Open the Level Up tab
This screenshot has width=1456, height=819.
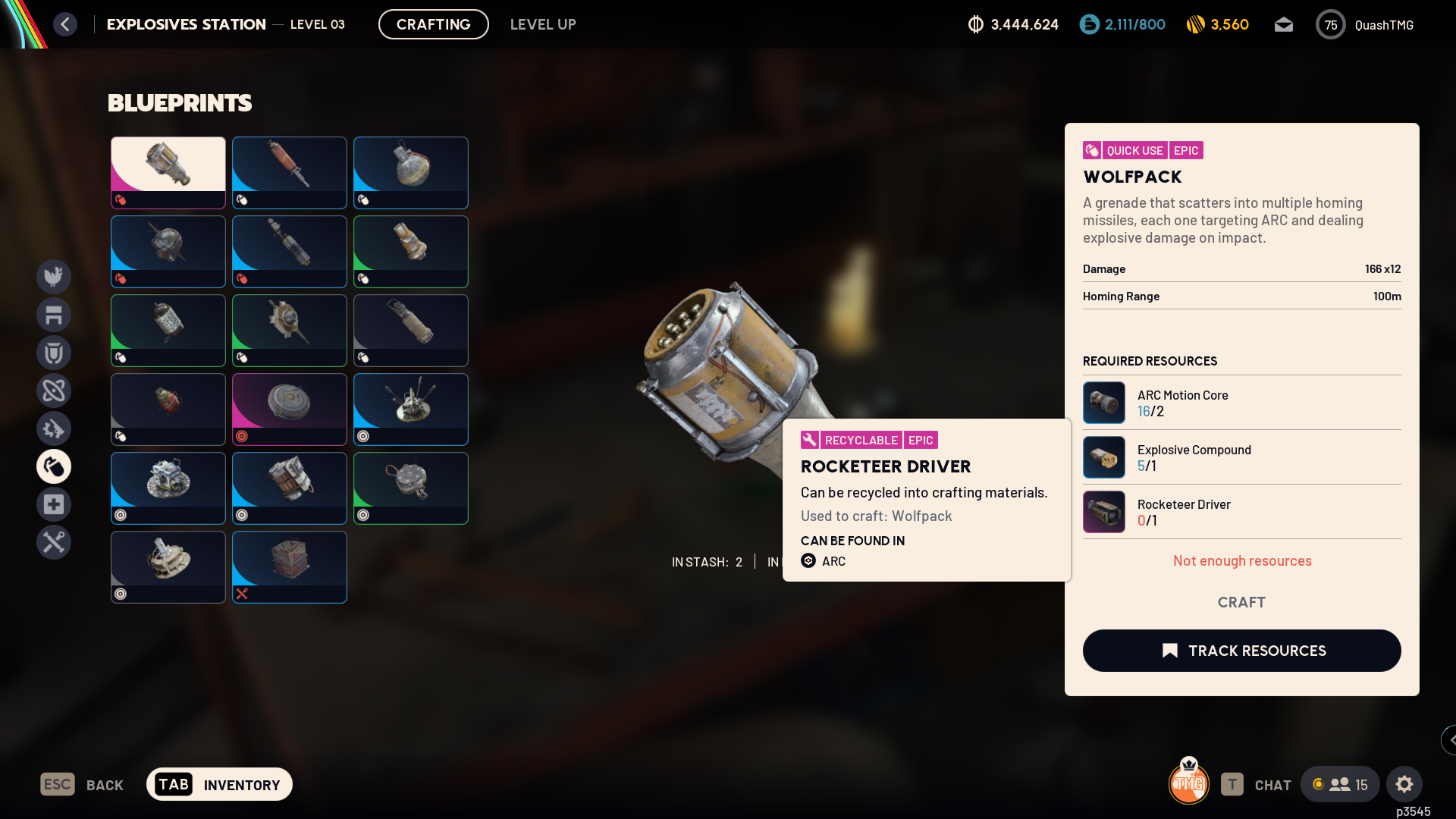tap(543, 24)
